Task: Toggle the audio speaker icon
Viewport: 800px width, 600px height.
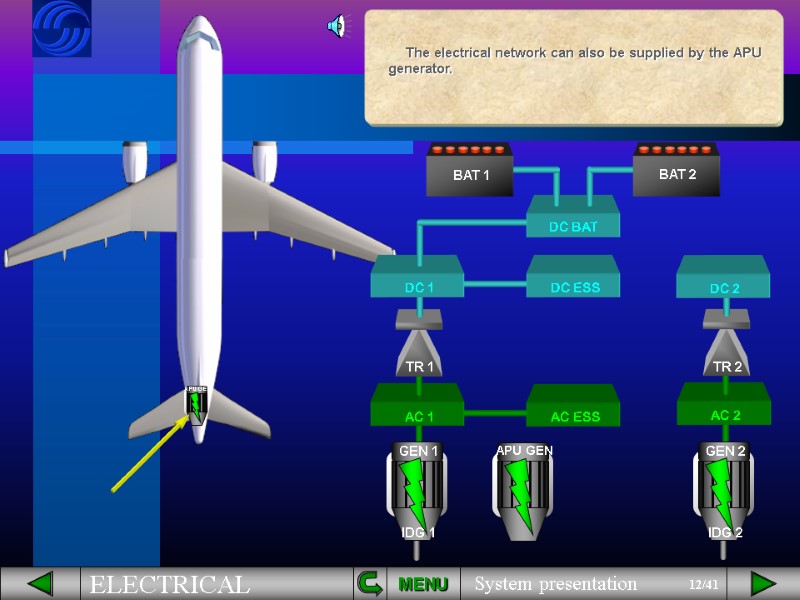Action: pyautogui.click(x=337, y=27)
